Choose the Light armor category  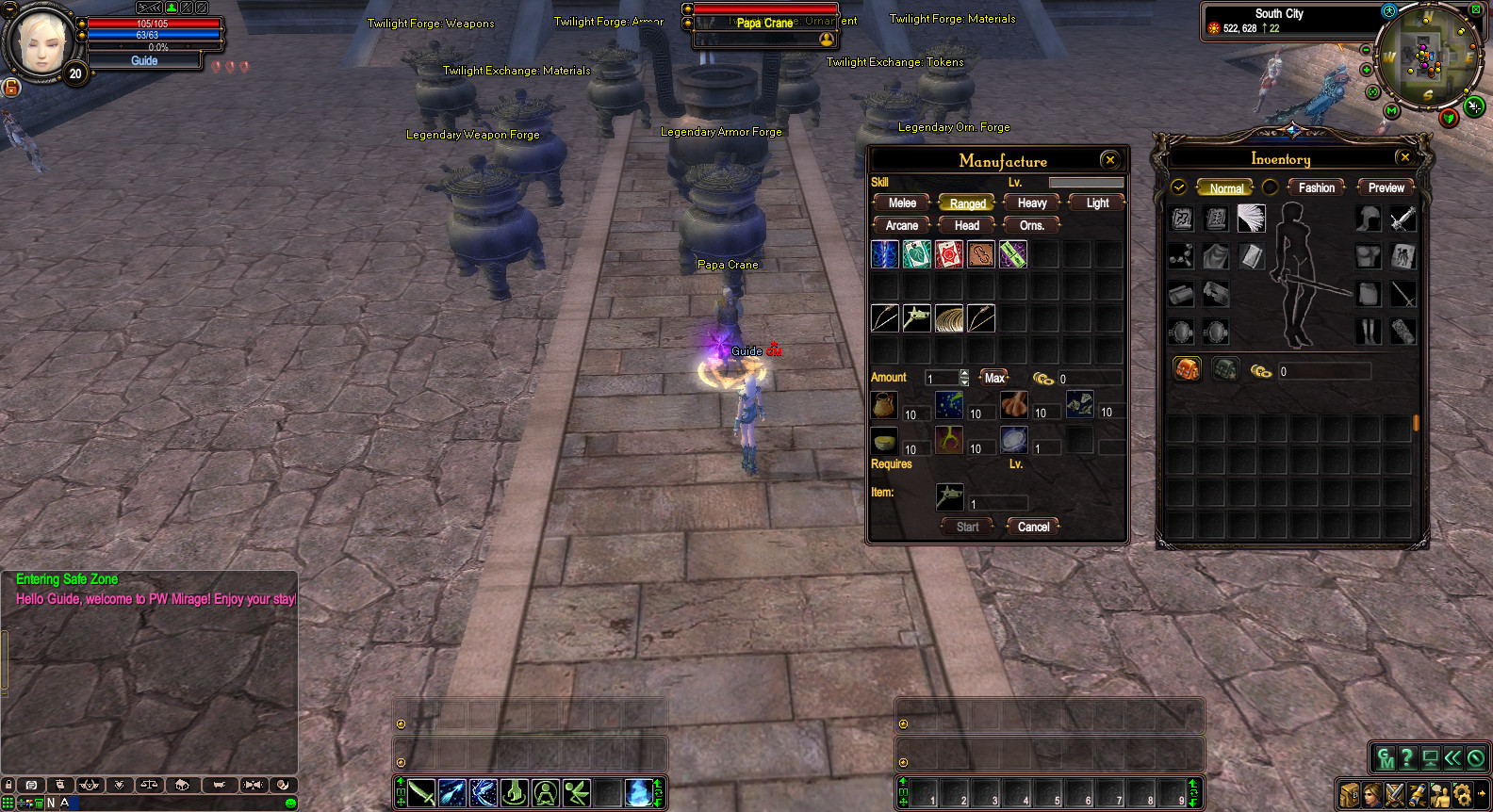pos(1097,203)
